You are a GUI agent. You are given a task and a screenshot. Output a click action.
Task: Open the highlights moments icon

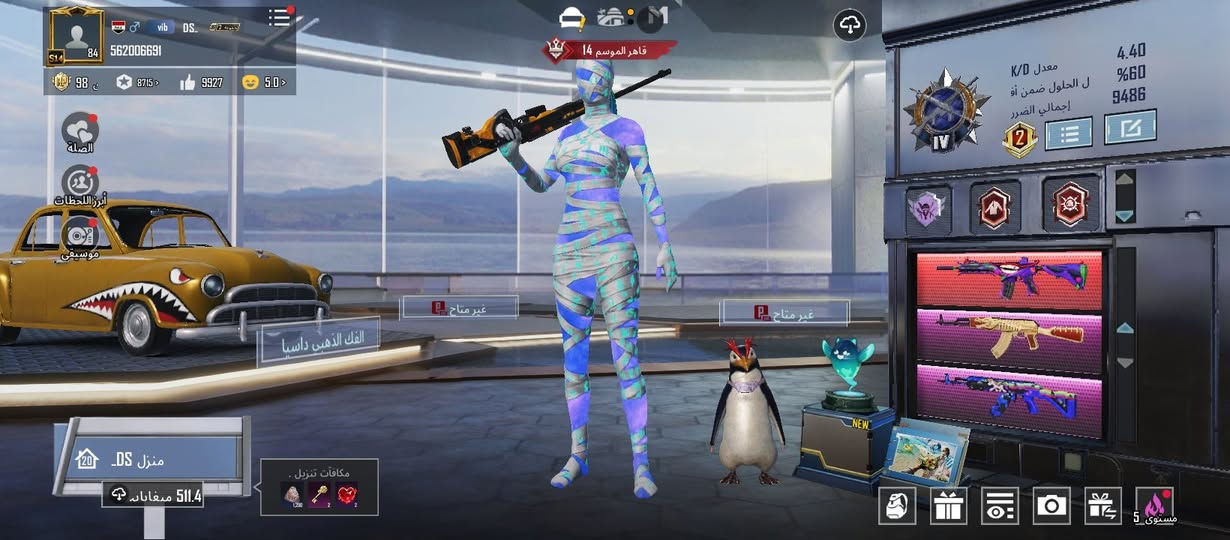point(79,183)
